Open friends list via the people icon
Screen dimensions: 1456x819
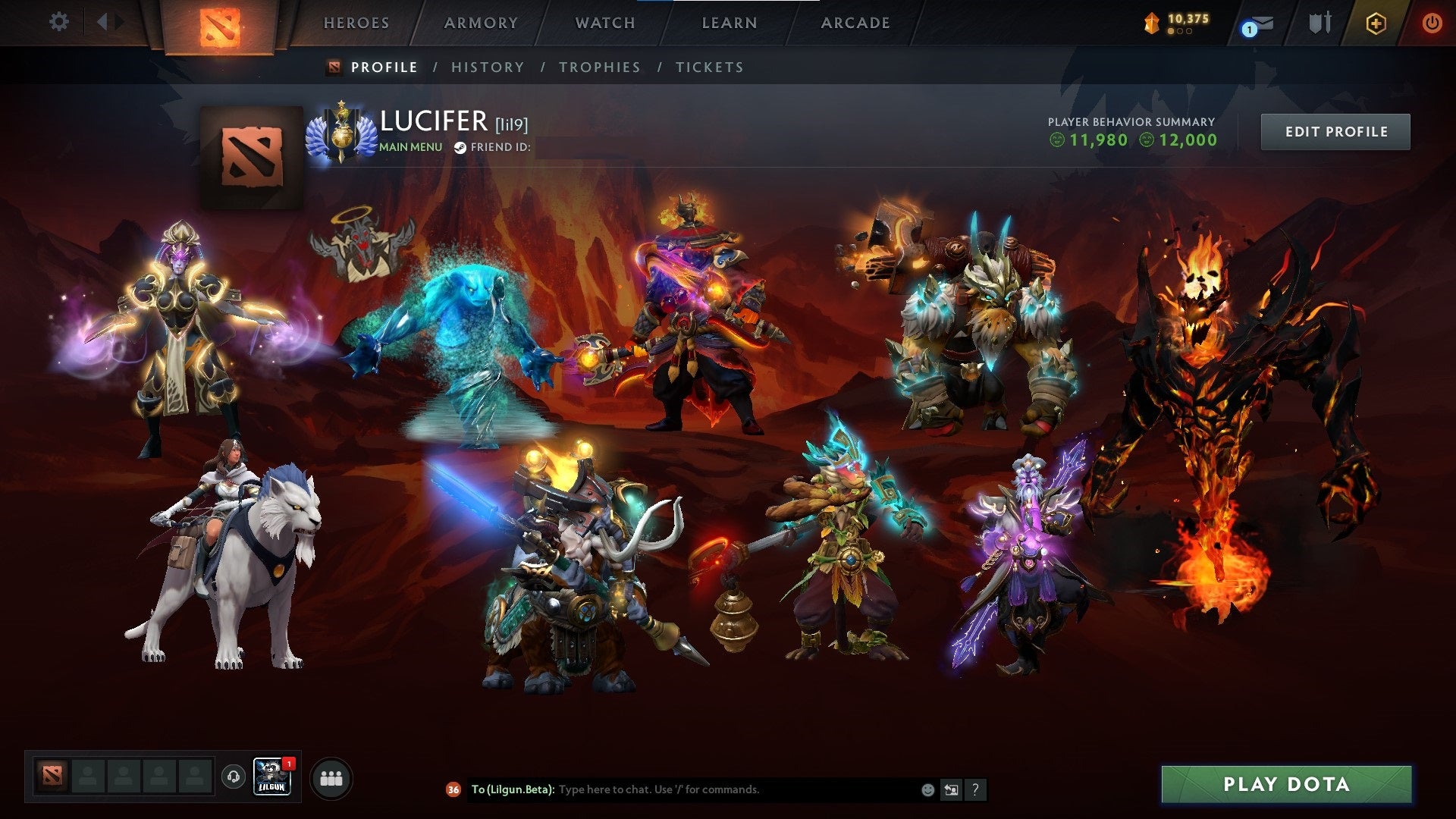pos(331,777)
